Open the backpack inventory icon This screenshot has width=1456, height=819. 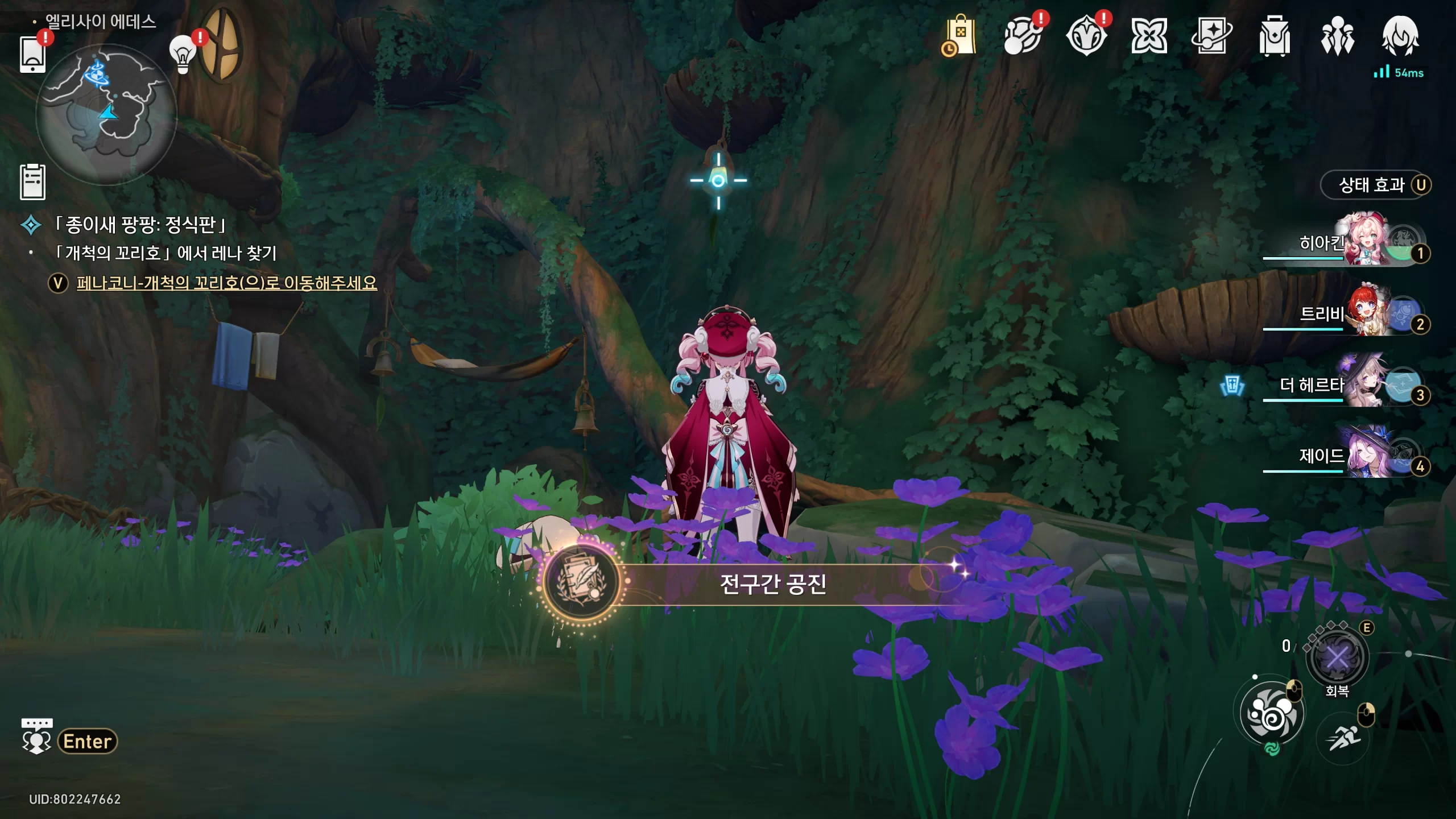coord(1275,36)
